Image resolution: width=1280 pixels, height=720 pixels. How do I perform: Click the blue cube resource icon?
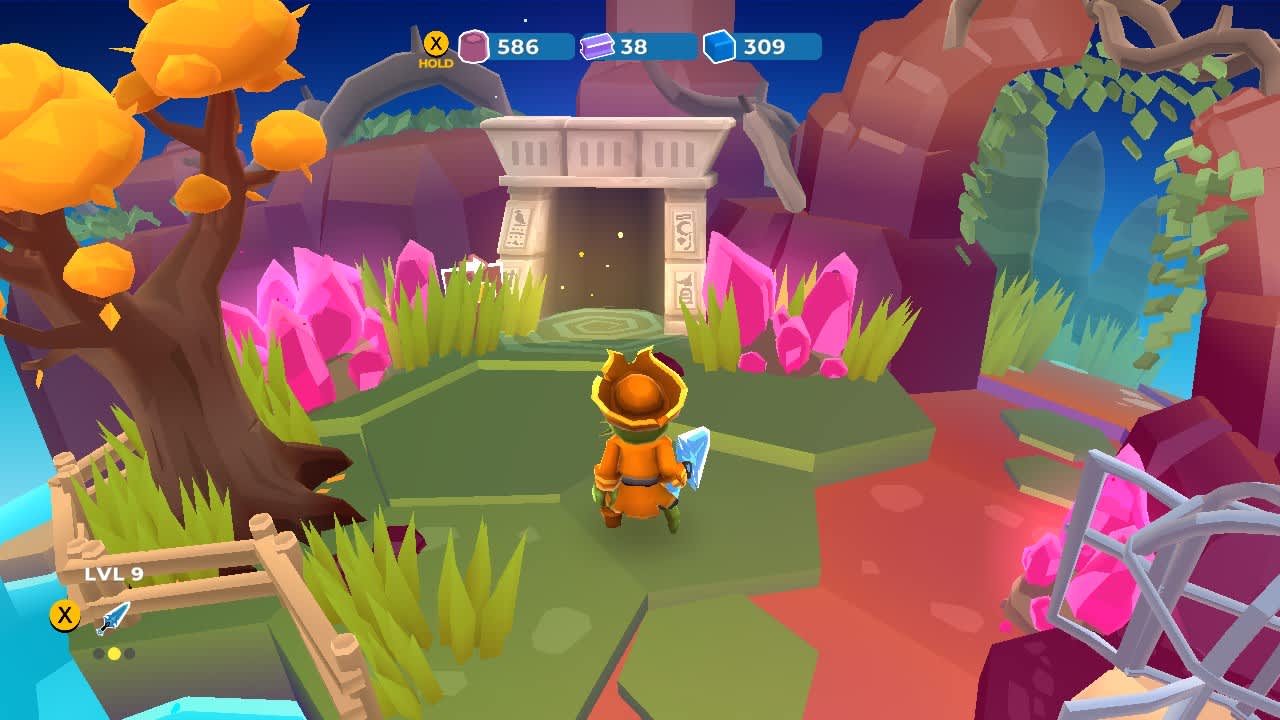pos(721,44)
